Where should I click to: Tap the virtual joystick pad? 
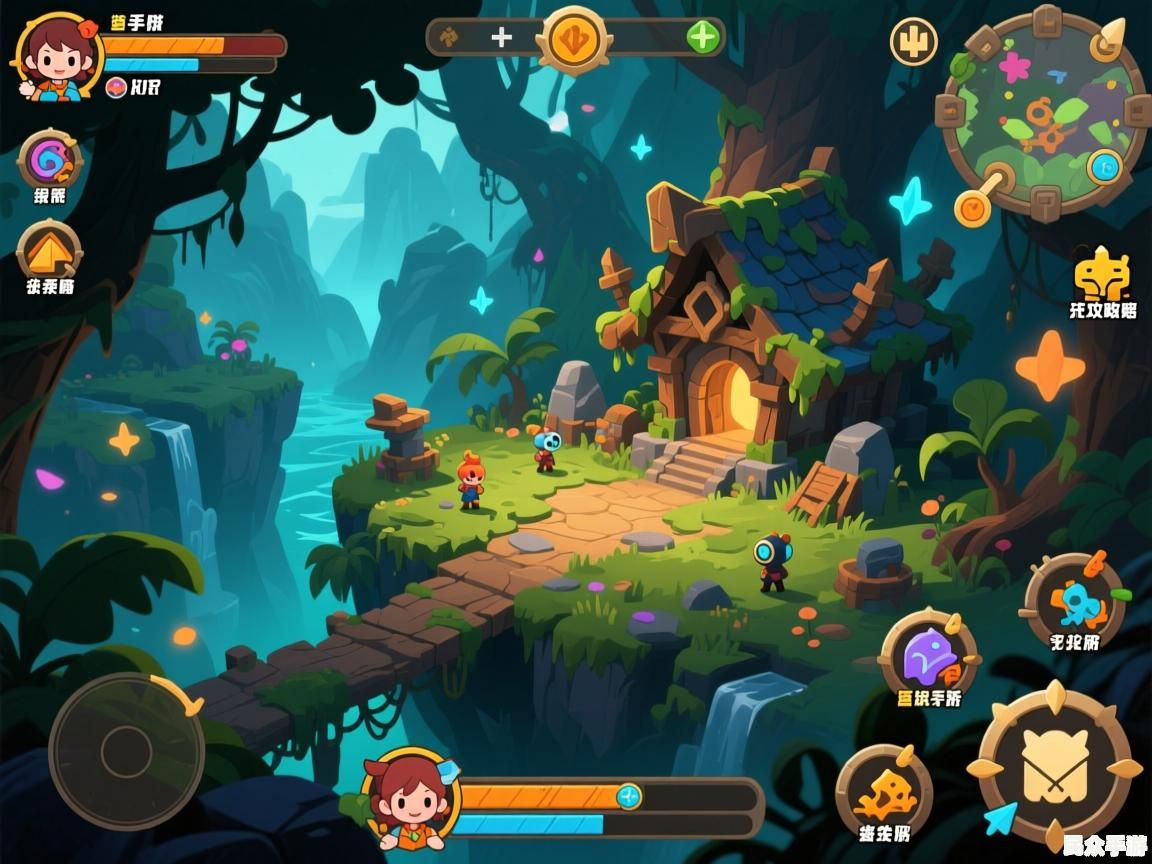[x=126, y=751]
